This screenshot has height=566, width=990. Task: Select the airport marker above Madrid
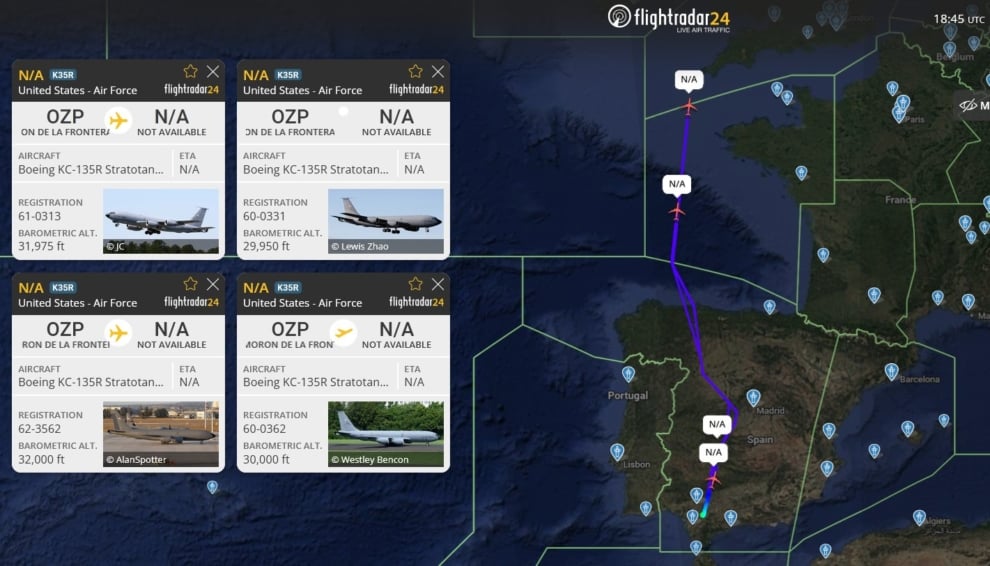(x=753, y=397)
